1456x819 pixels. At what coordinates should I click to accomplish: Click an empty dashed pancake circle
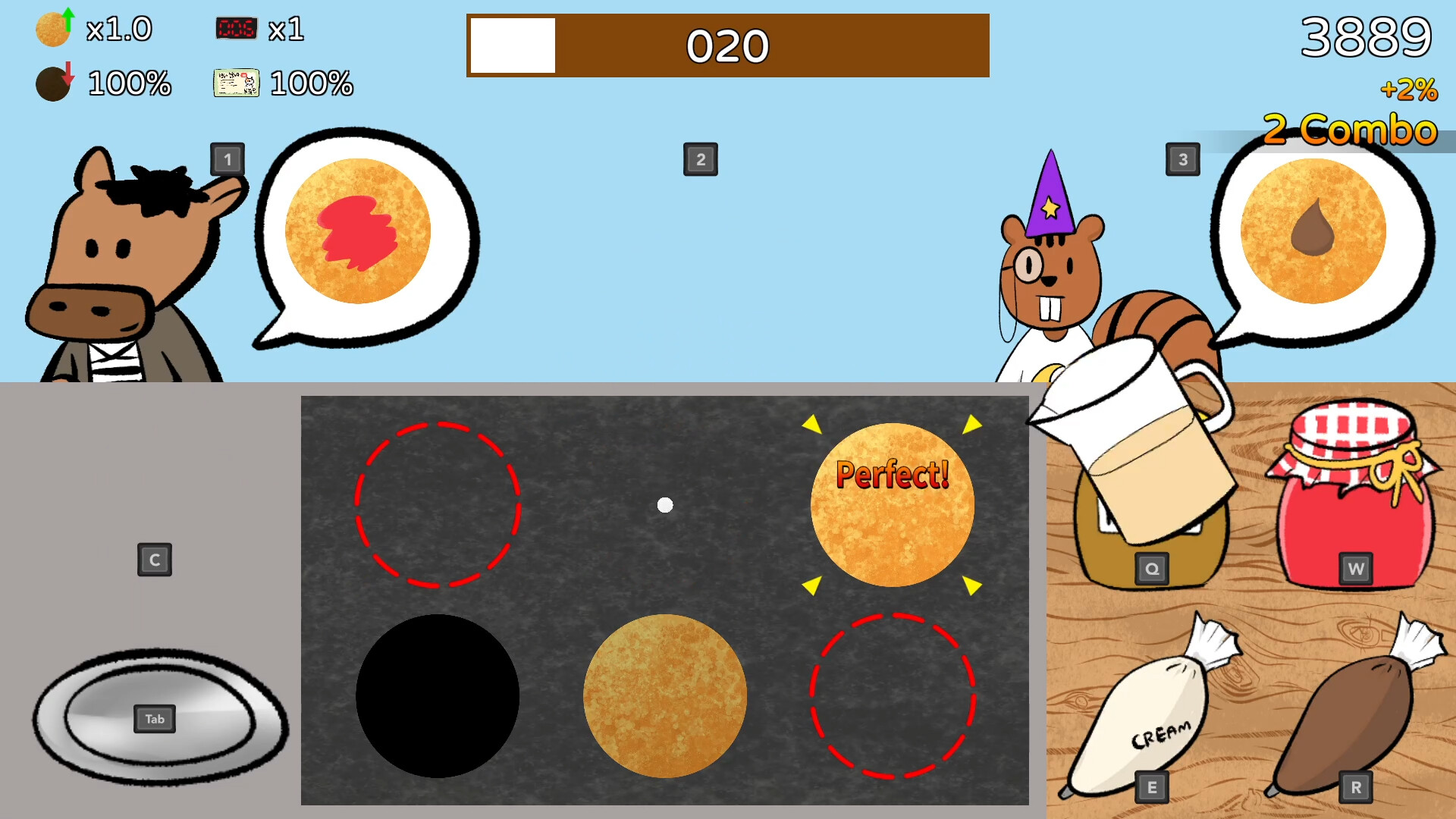click(x=438, y=506)
